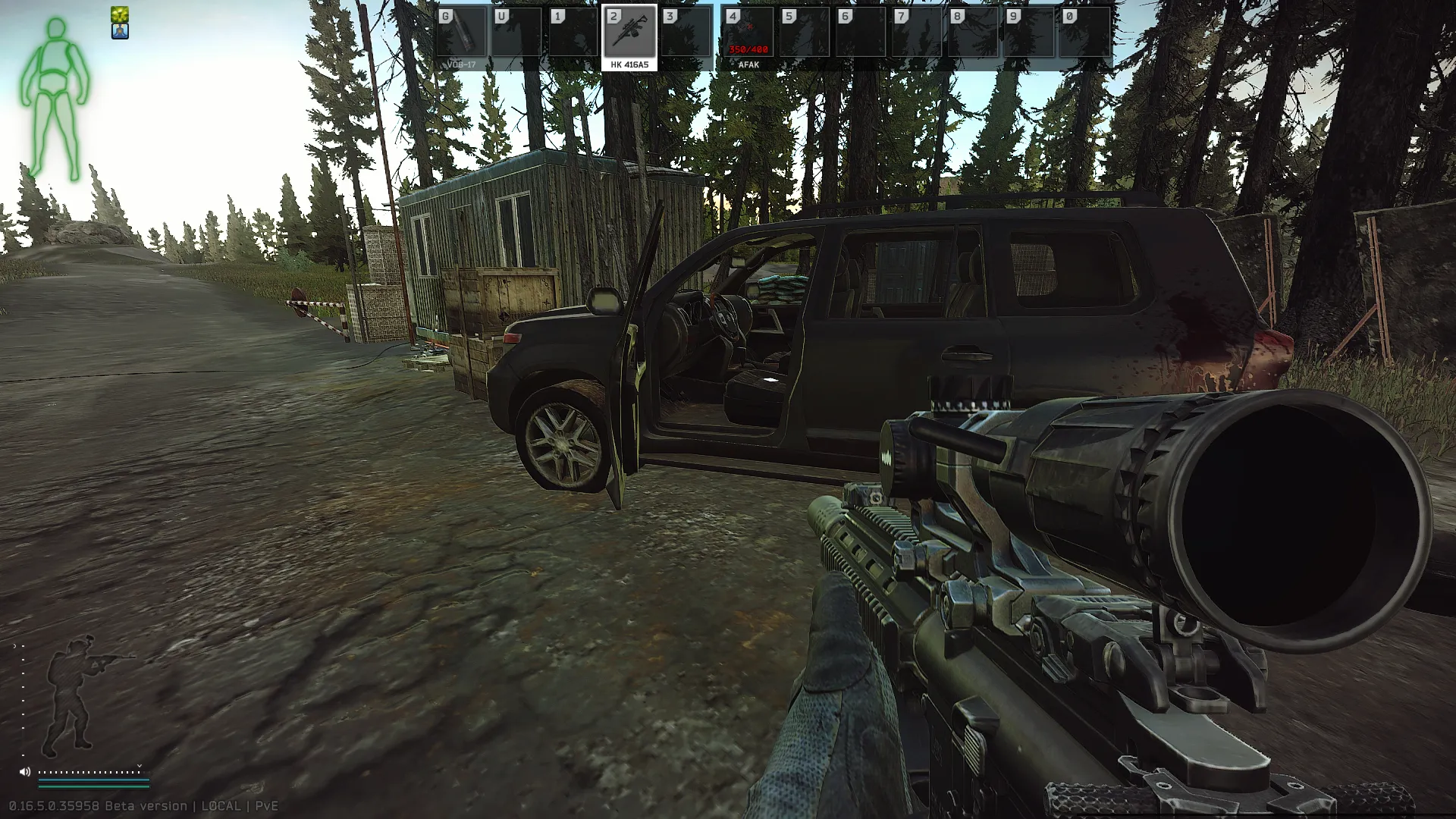The width and height of the screenshot is (1456, 819).
Task: Click the speaker noise level icon
Action: coord(25,772)
